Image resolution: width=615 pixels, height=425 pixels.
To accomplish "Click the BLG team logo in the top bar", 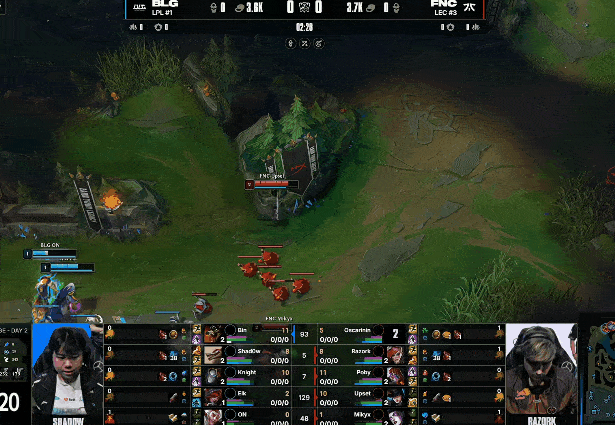I will point(139,7).
